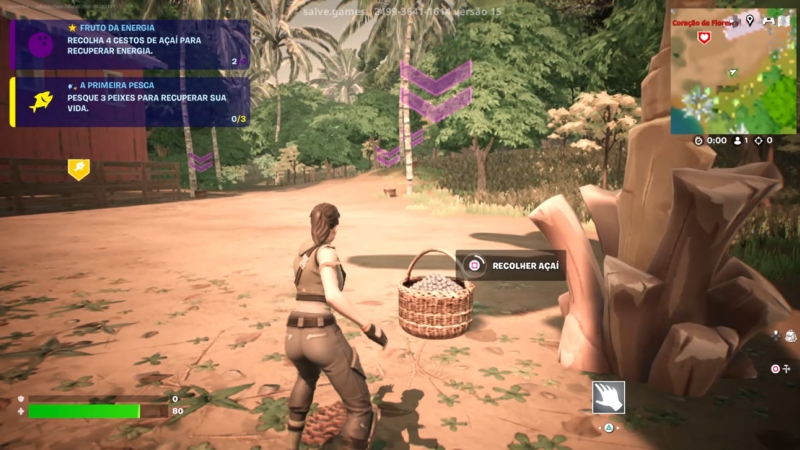The height and width of the screenshot is (450, 800).
Task: Select the A Primeira Pesca quest entry
Action: (x=130, y=102)
